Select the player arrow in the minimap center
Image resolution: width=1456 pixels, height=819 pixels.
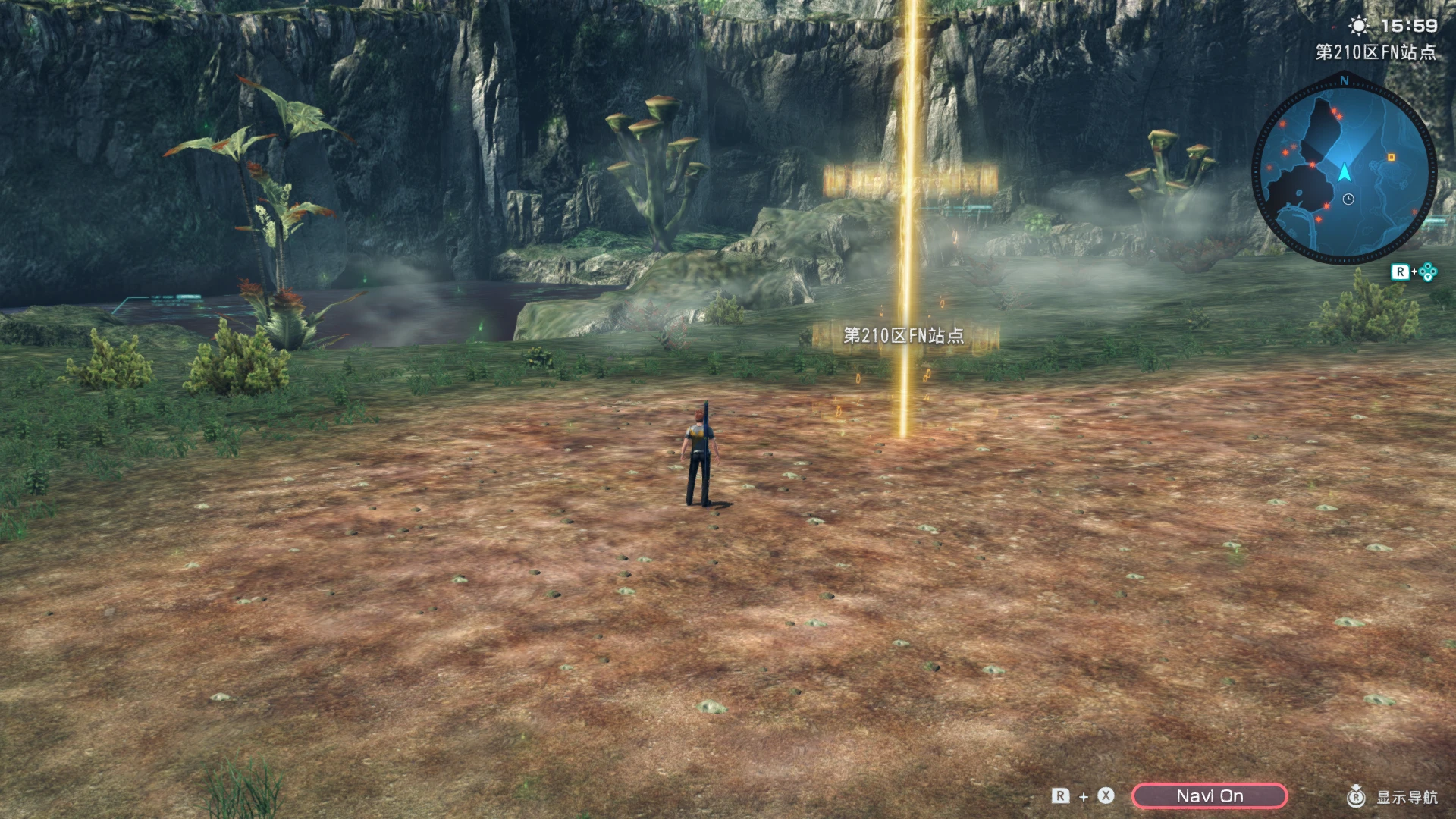click(1345, 171)
